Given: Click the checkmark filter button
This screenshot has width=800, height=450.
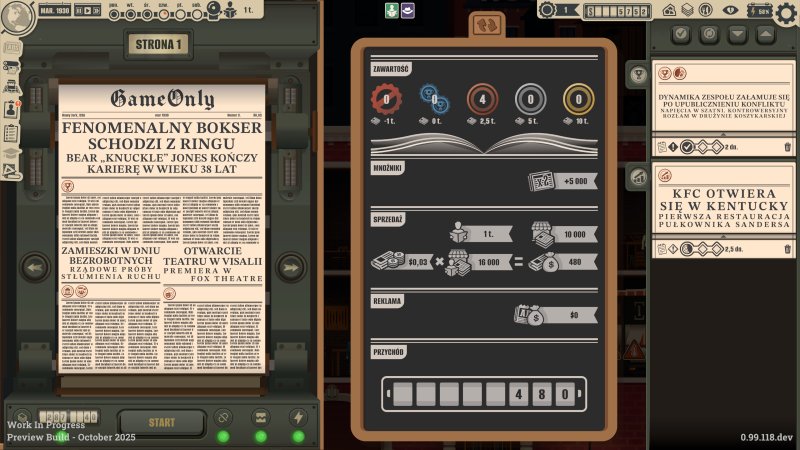Looking at the screenshot, I should tap(683, 34).
